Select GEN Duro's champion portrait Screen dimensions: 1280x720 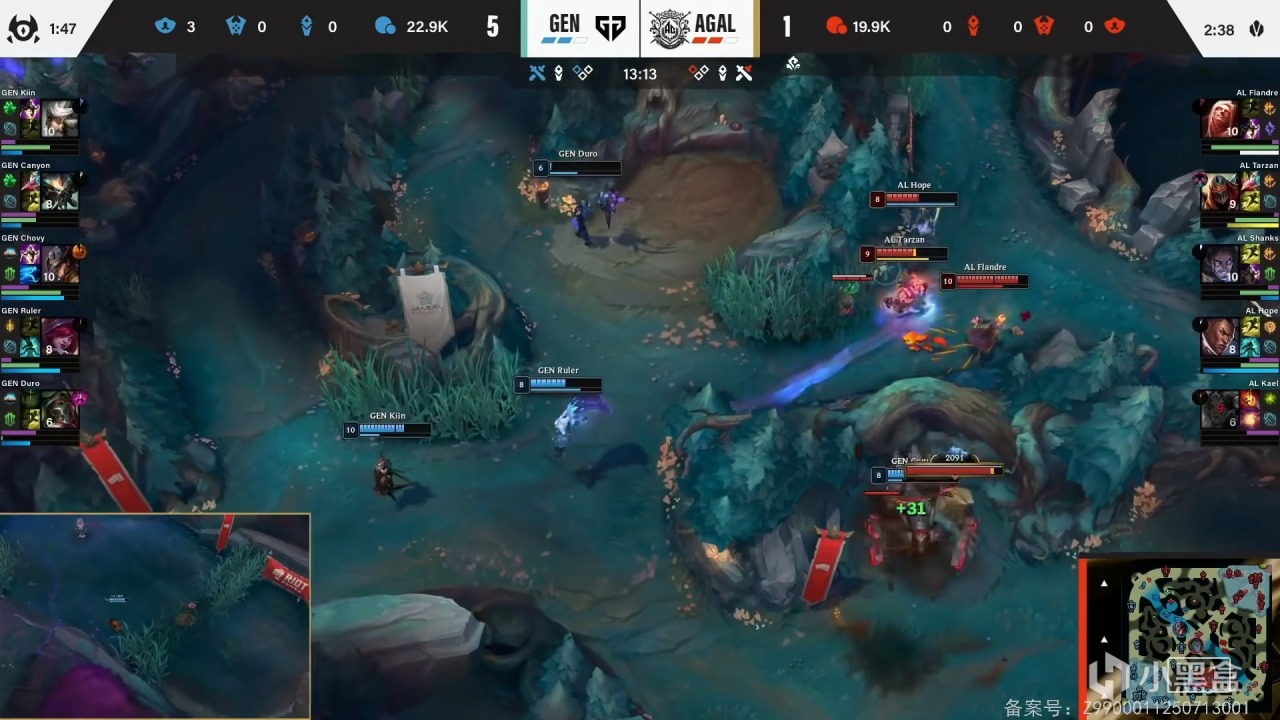59,410
